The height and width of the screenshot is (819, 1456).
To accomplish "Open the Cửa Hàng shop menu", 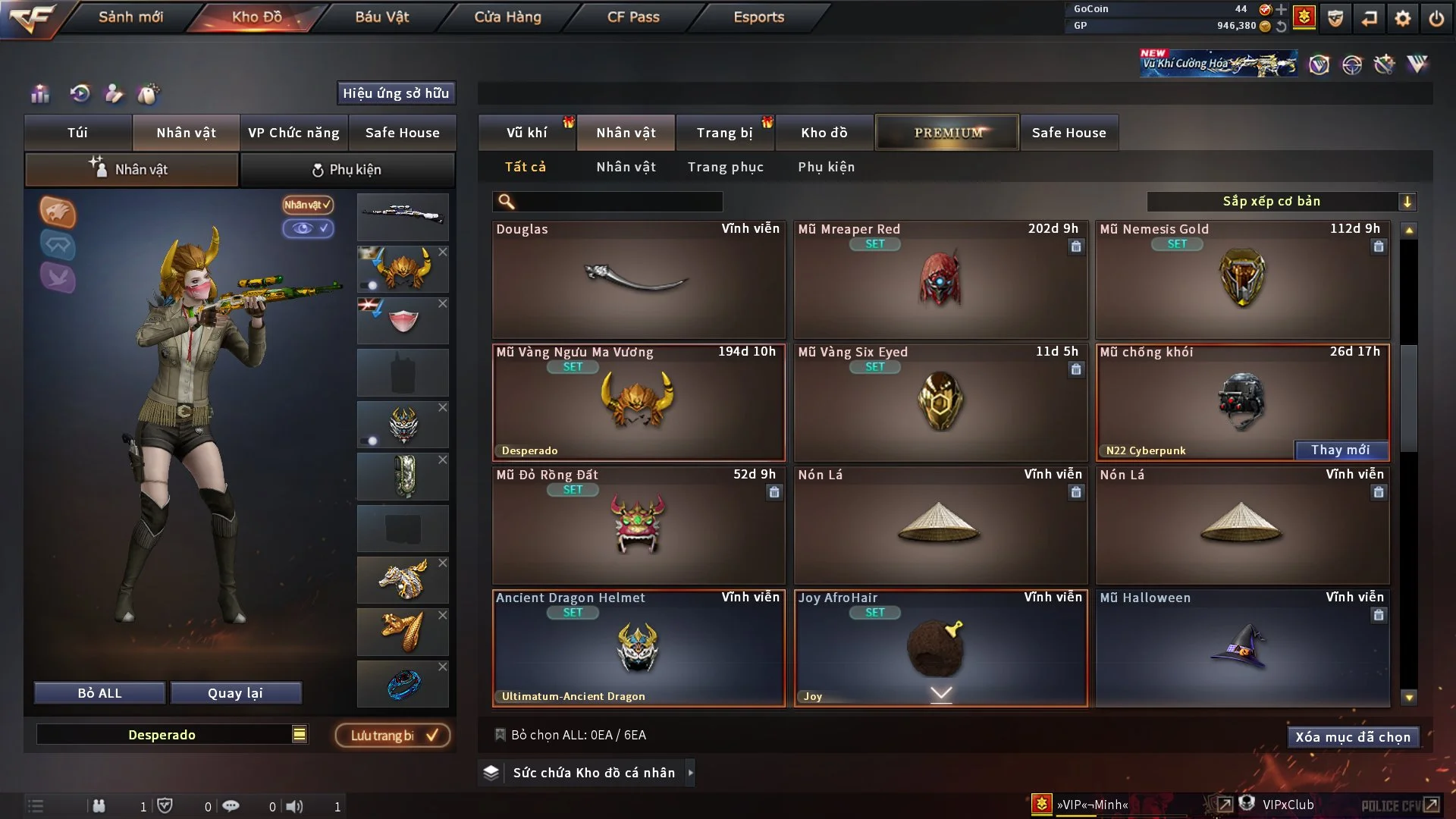I will click(x=507, y=17).
